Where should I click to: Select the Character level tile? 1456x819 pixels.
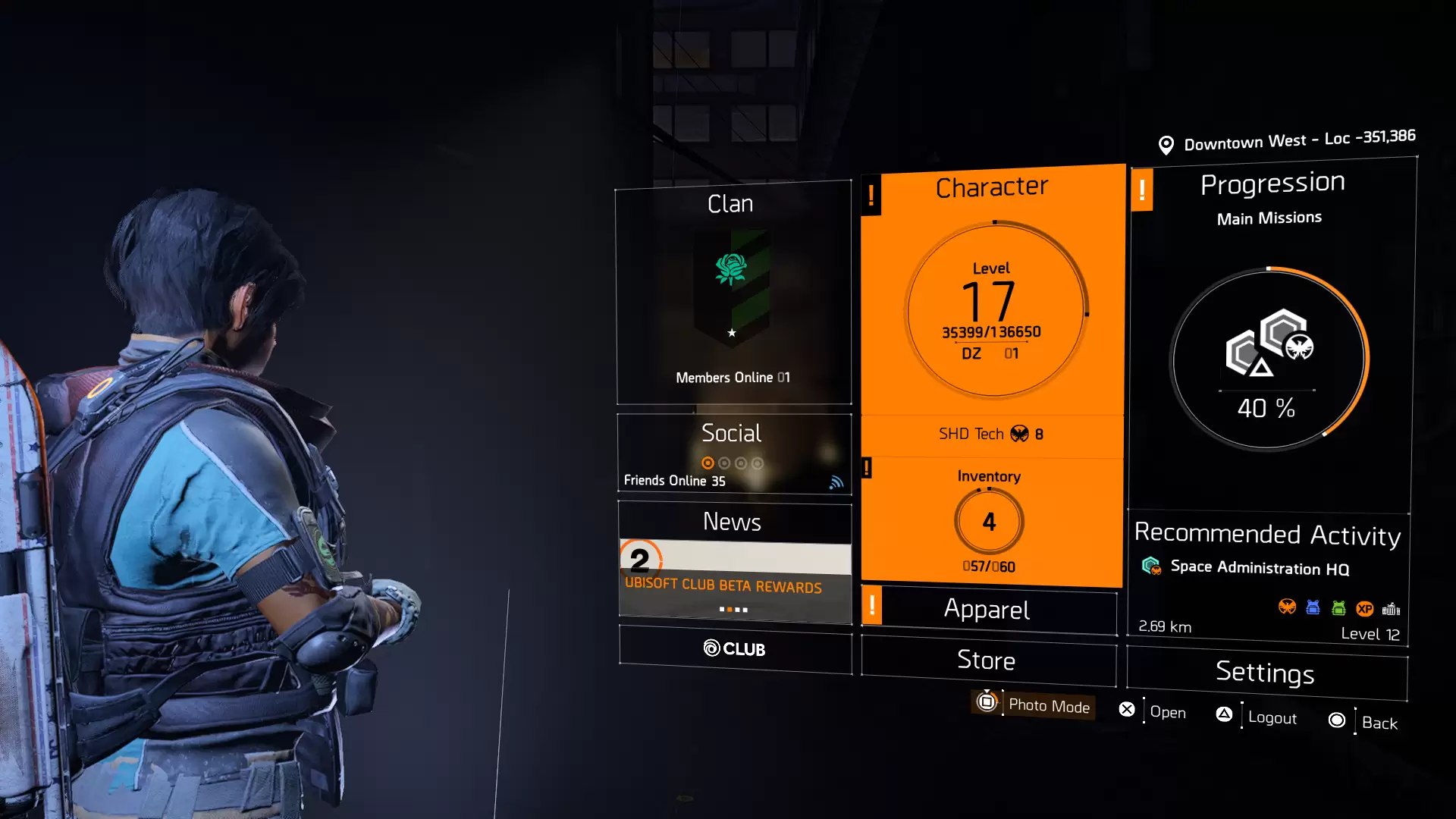point(993,303)
